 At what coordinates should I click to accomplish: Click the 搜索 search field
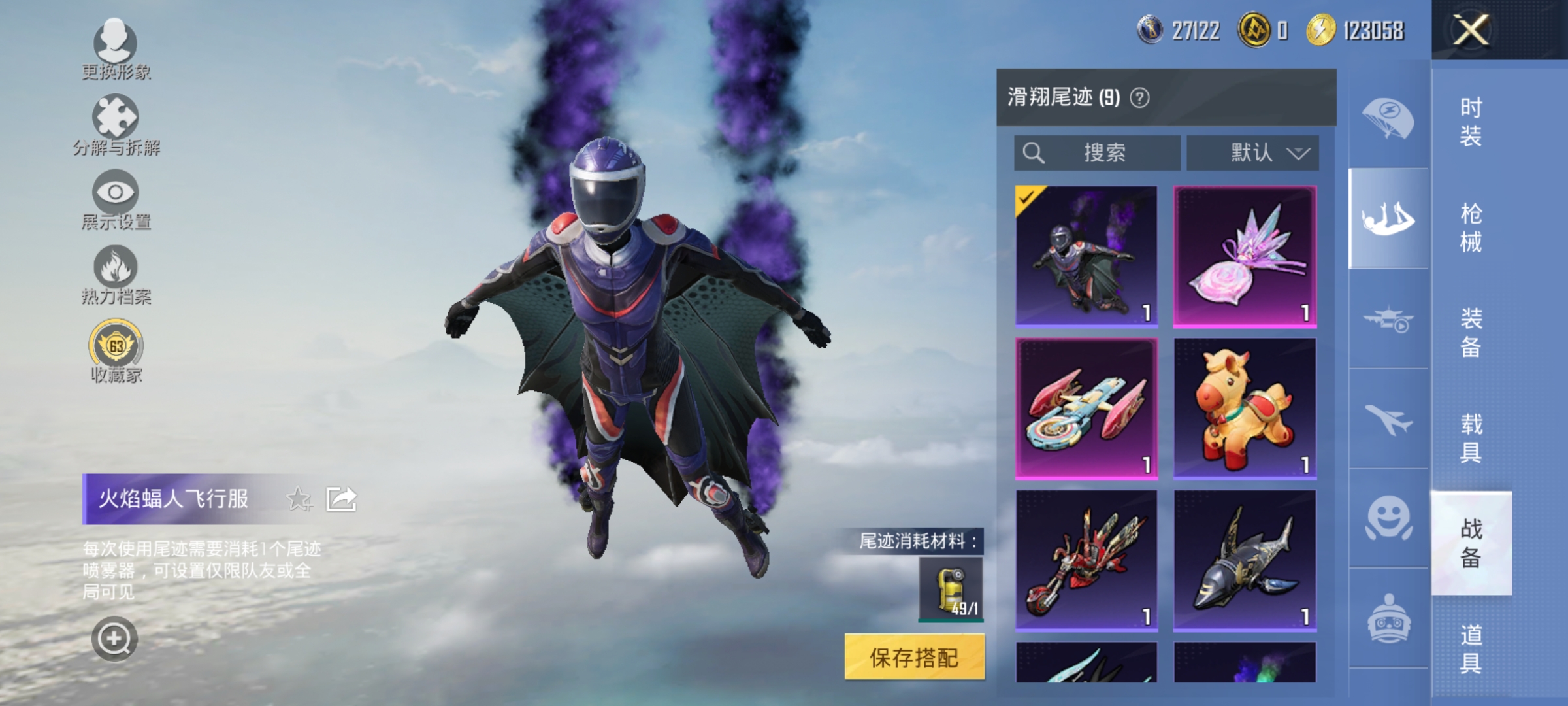[x=1098, y=154]
